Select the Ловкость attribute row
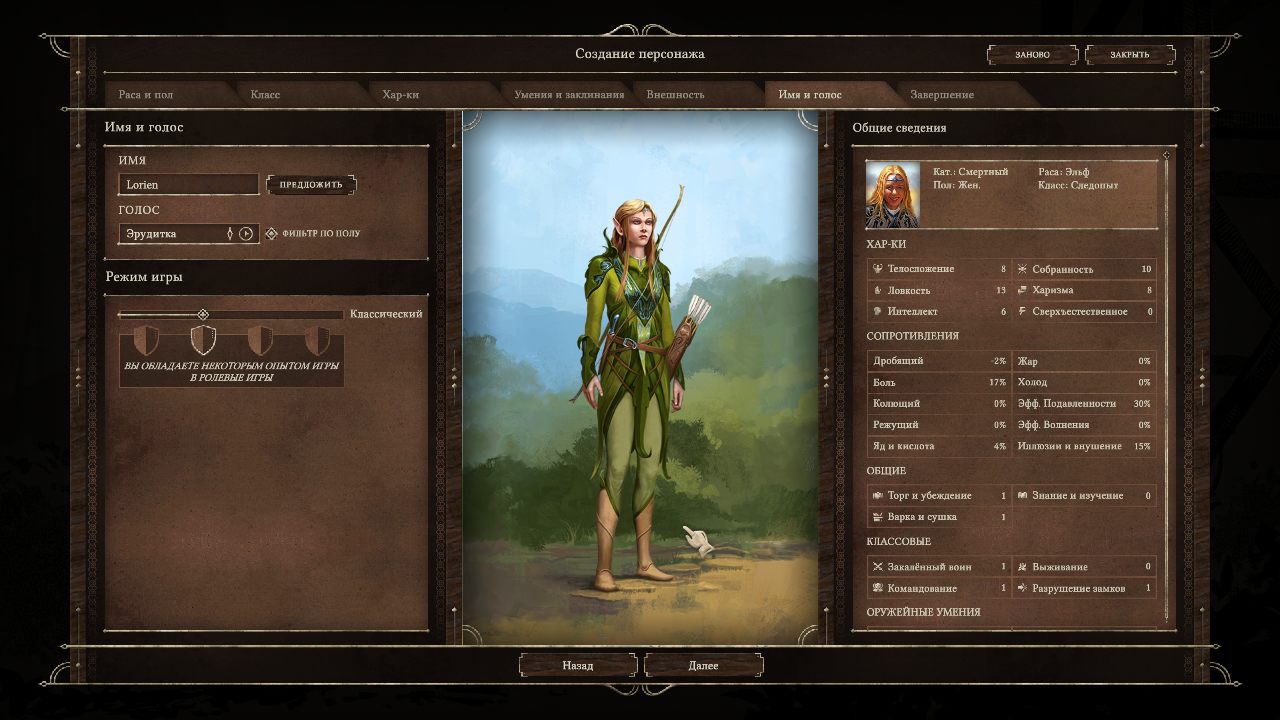Viewport: 1280px width, 720px height. click(x=939, y=290)
